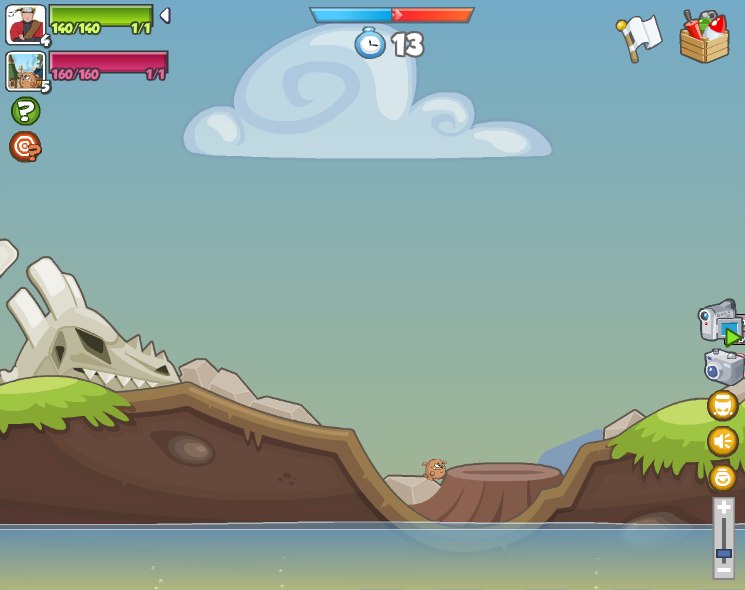The height and width of the screenshot is (590, 745).
Task: Click the yellow face button above the speaker
Action: tap(722, 405)
